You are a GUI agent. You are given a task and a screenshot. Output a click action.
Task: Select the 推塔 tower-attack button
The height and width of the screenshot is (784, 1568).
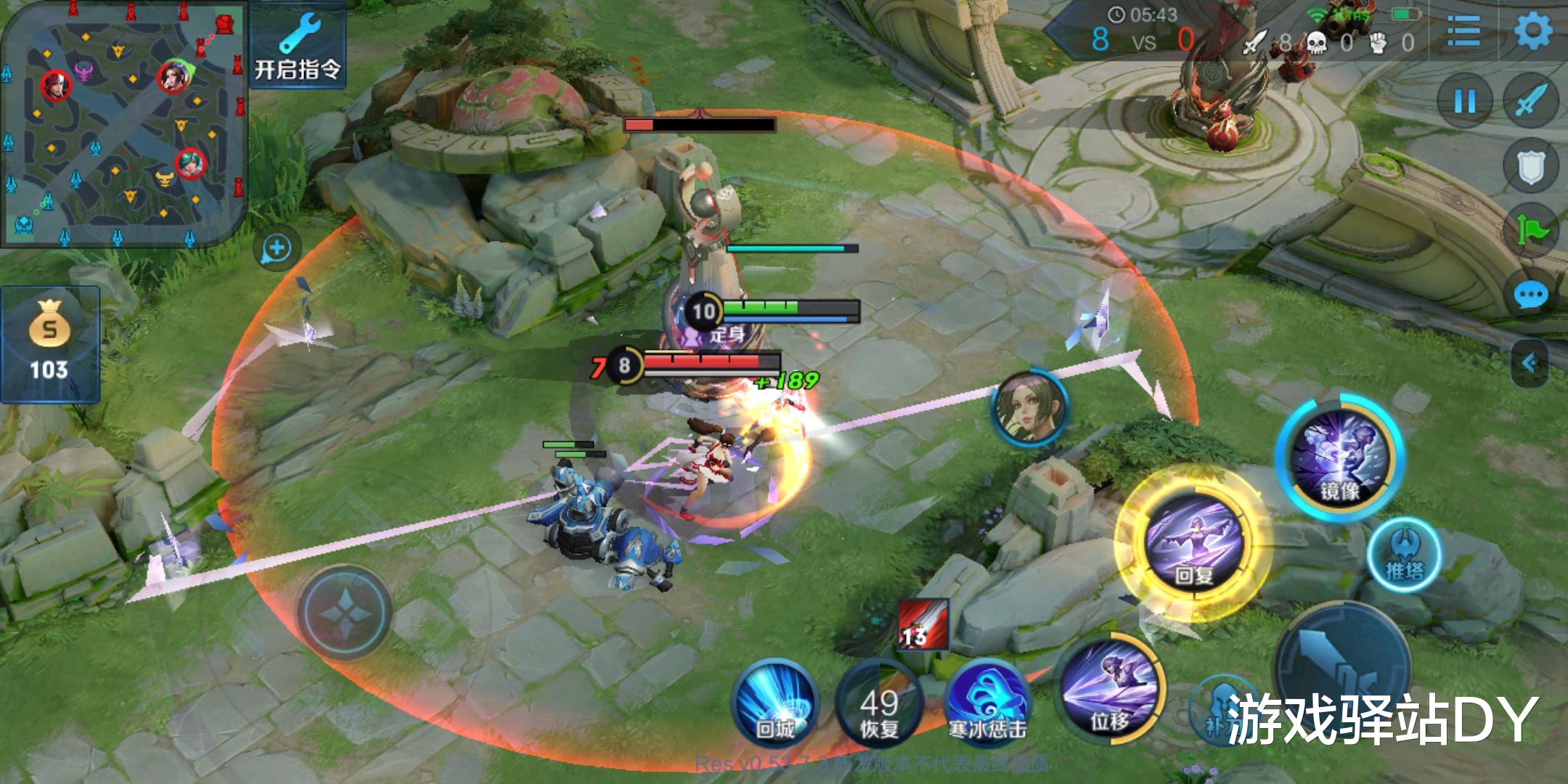(x=1404, y=555)
